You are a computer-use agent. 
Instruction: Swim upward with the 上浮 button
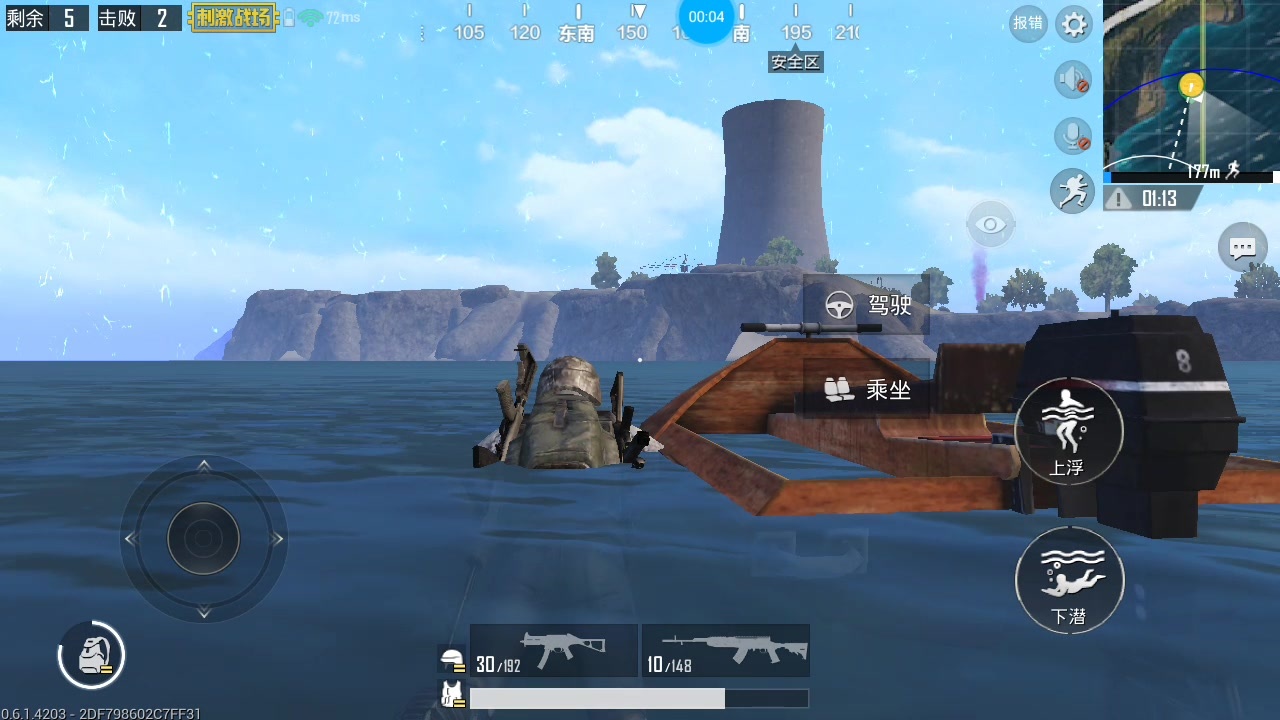(x=1068, y=432)
